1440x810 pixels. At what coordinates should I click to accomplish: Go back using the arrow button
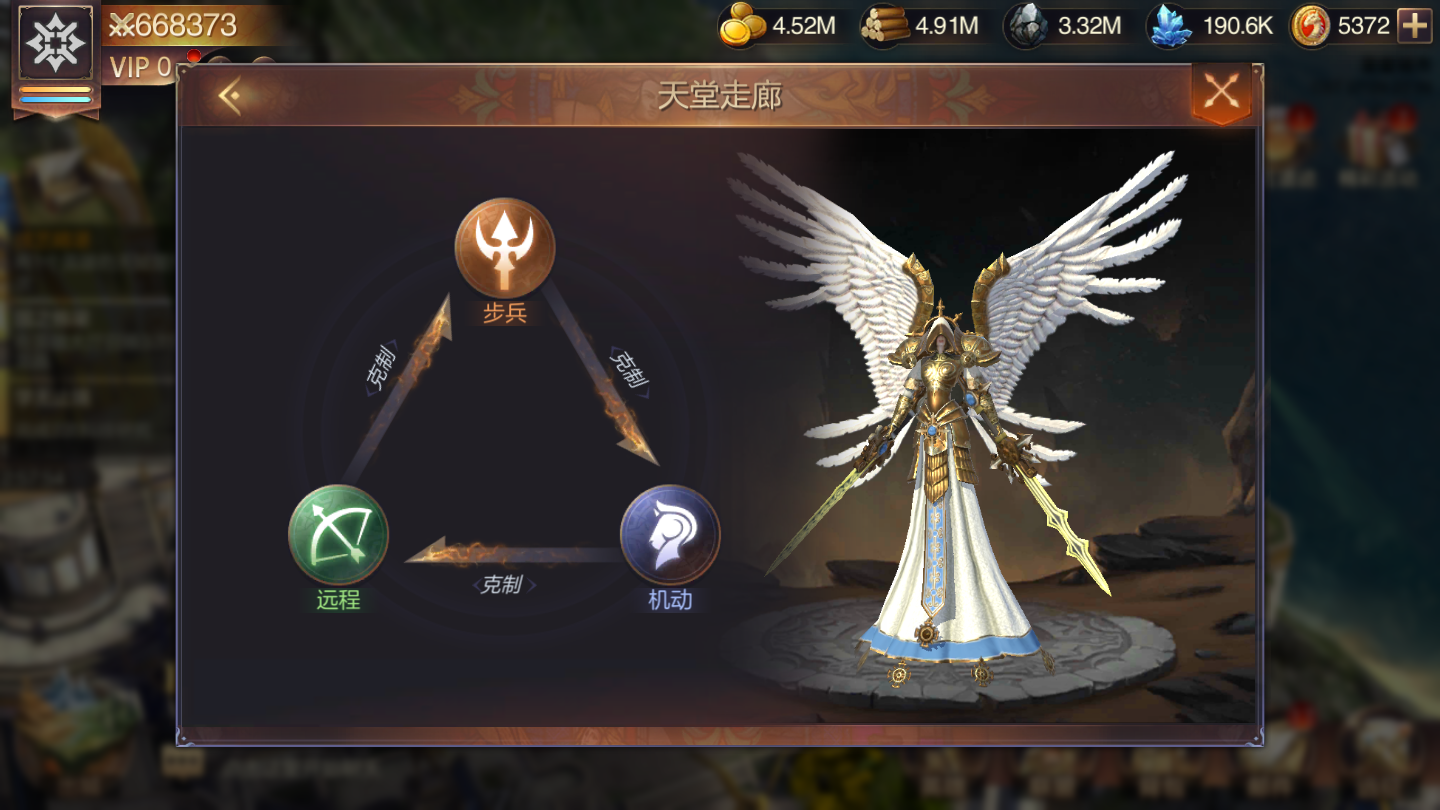coord(230,96)
